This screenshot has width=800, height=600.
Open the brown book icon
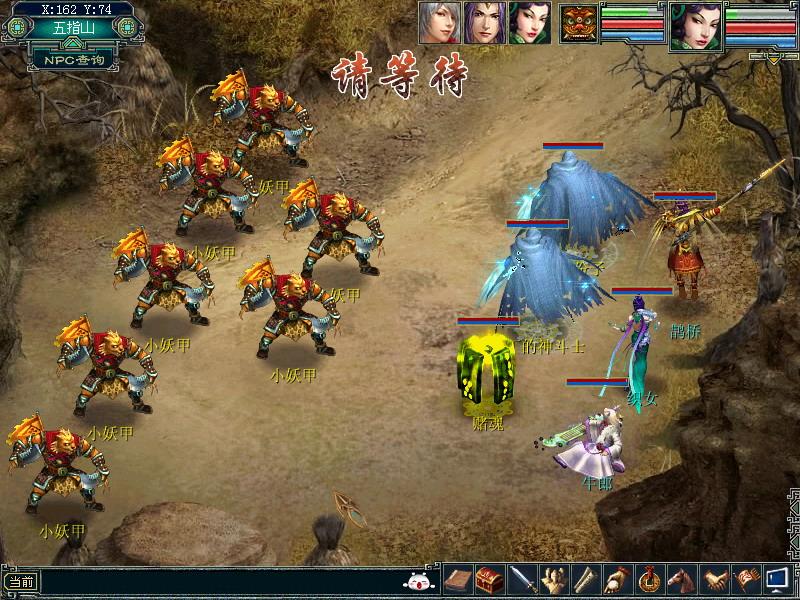pos(457,579)
